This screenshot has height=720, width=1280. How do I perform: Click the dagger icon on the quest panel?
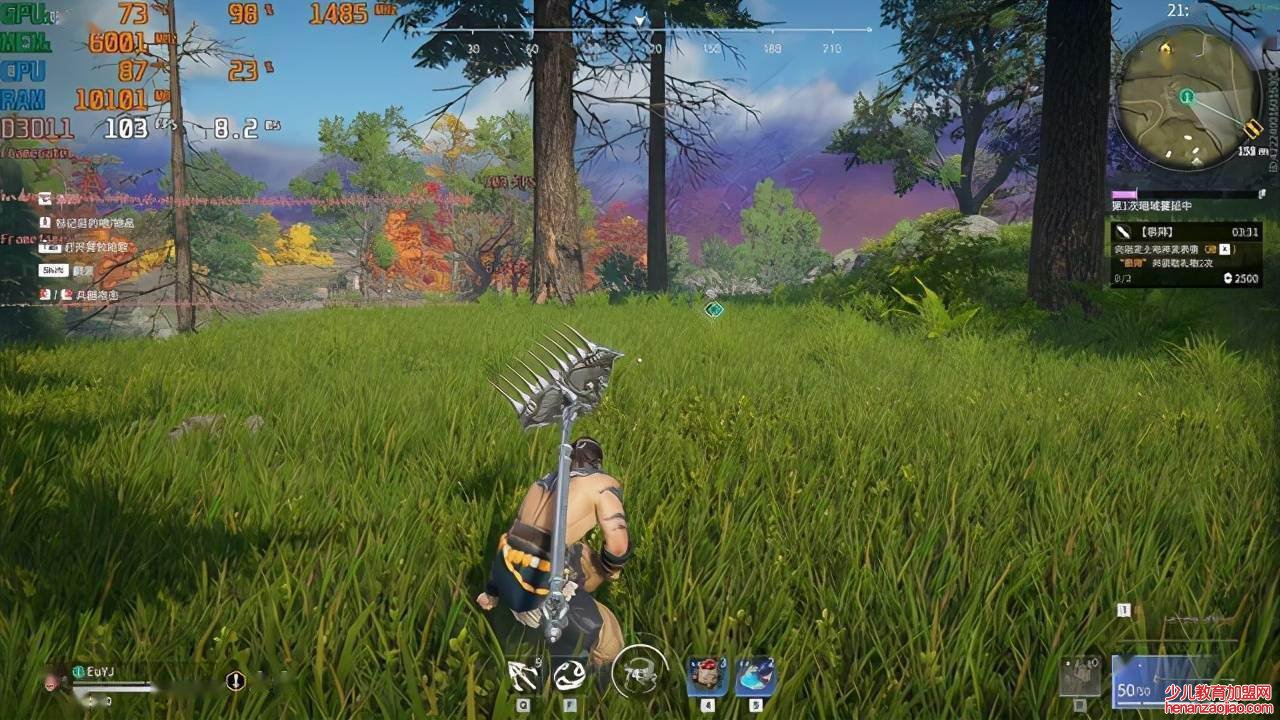1123,232
